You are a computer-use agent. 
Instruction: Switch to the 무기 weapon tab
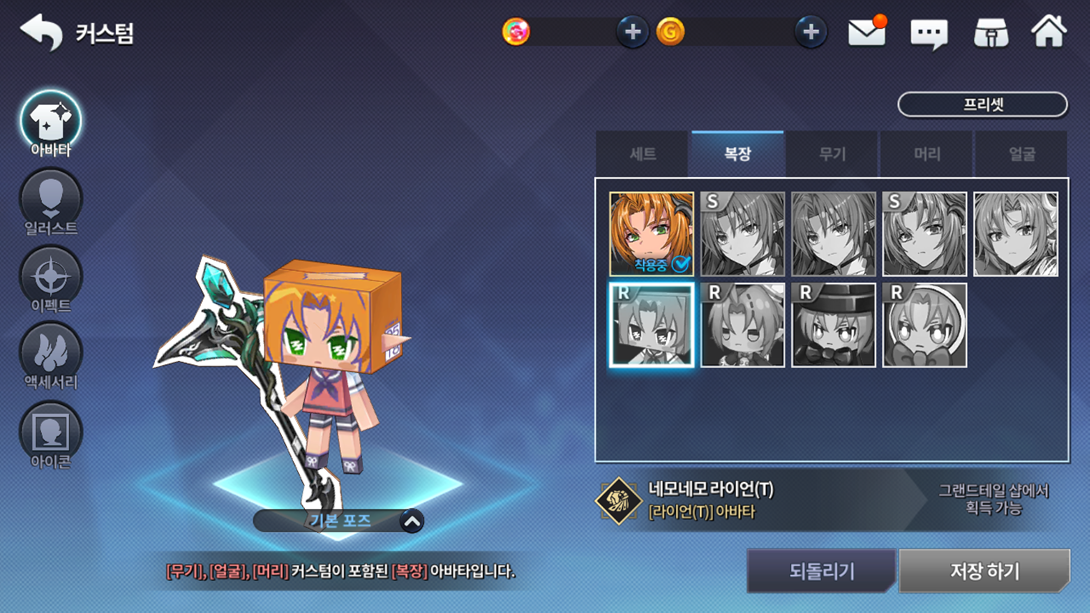click(832, 154)
